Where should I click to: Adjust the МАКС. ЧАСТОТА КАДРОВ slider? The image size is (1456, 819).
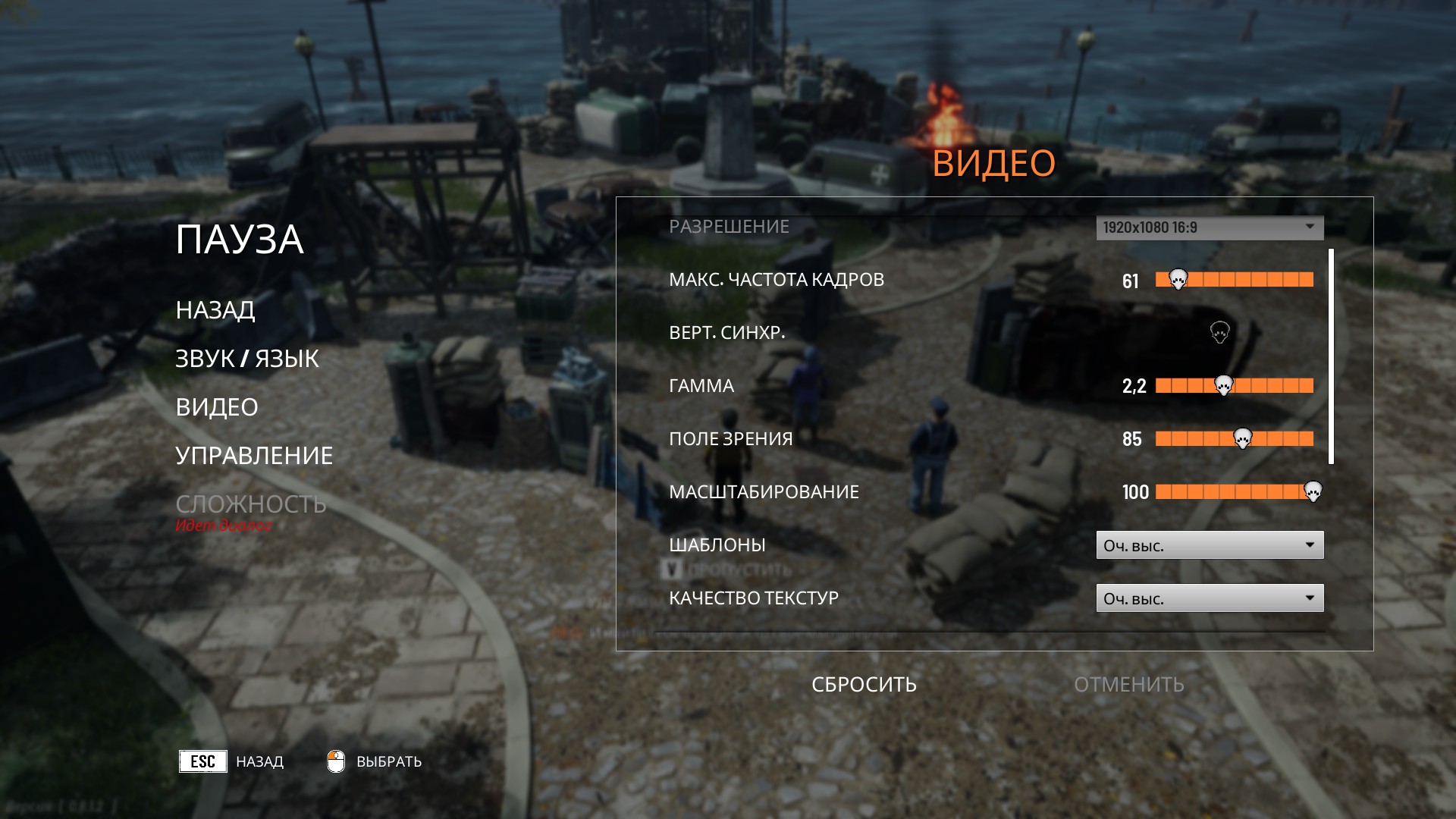pyautogui.click(x=1234, y=280)
